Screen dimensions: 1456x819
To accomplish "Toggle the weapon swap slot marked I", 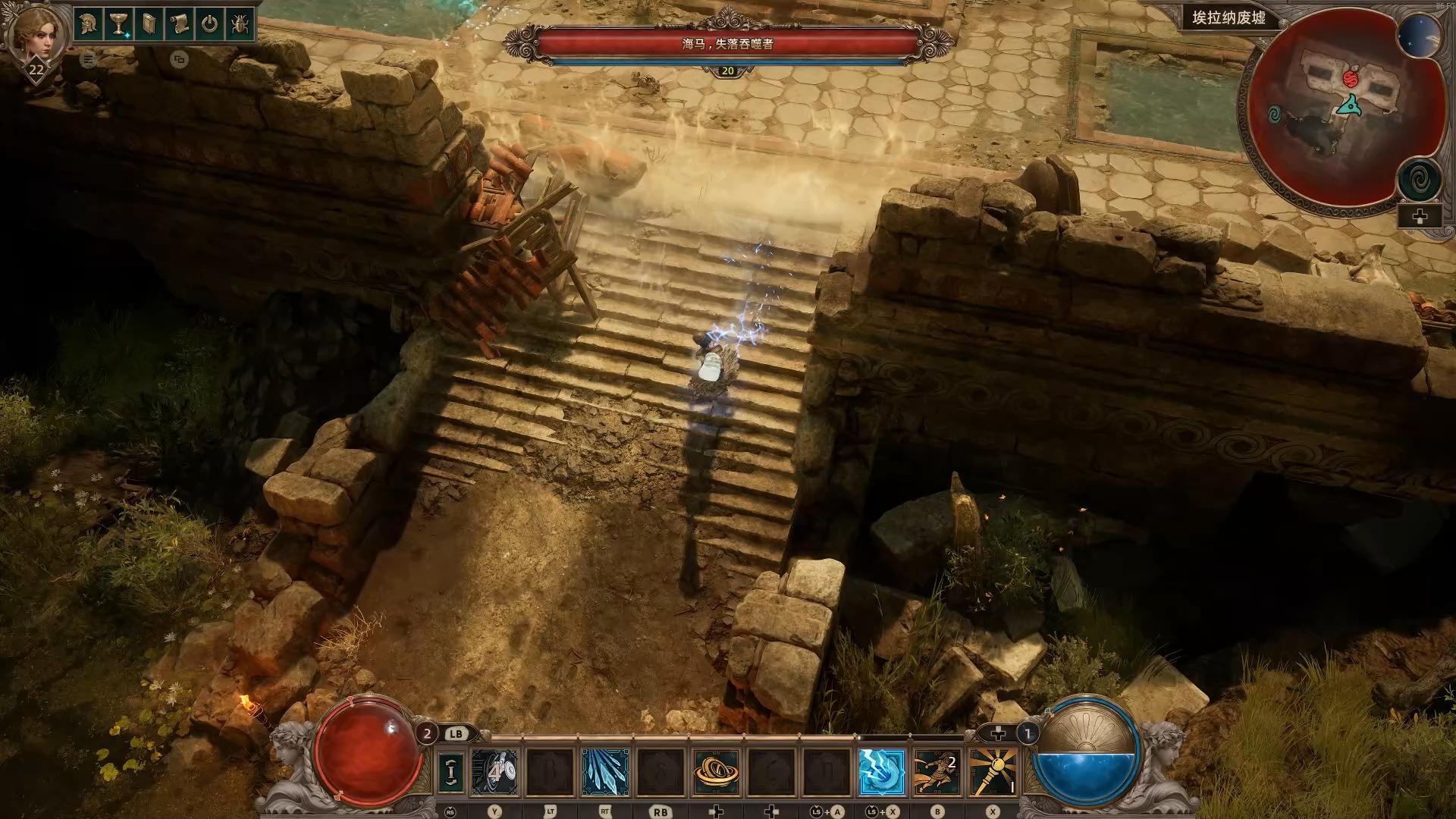I will [x=451, y=772].
